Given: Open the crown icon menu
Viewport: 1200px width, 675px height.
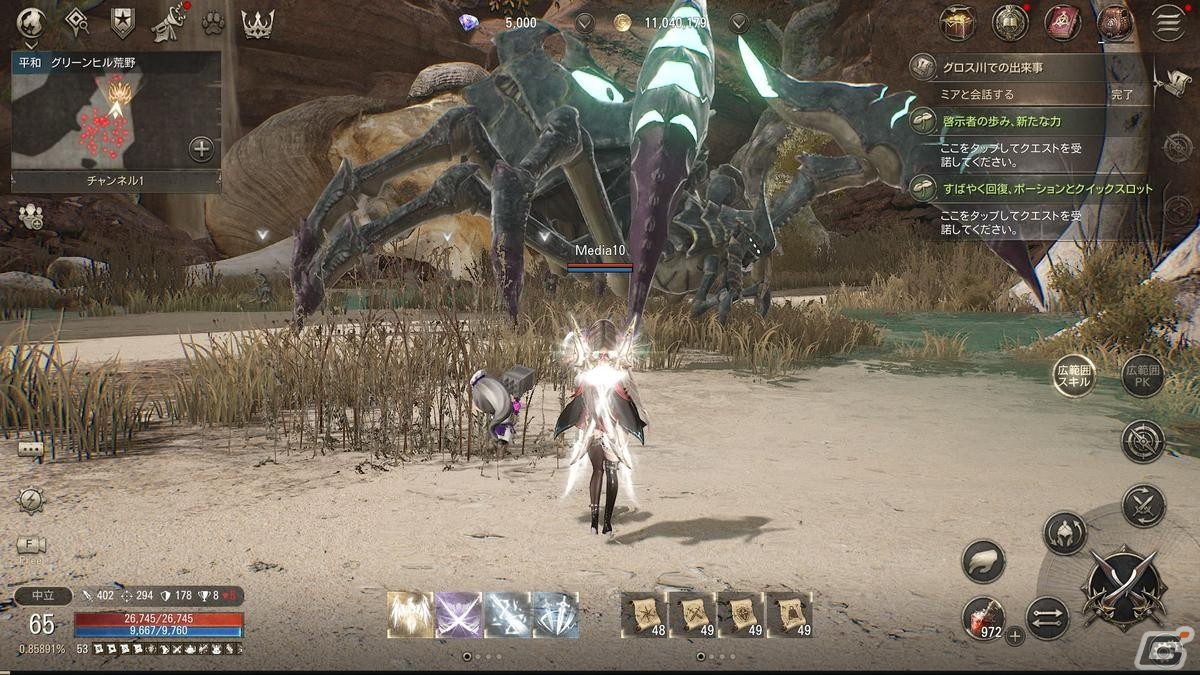Looking at the screenshot, I should [x=258, y=22].
